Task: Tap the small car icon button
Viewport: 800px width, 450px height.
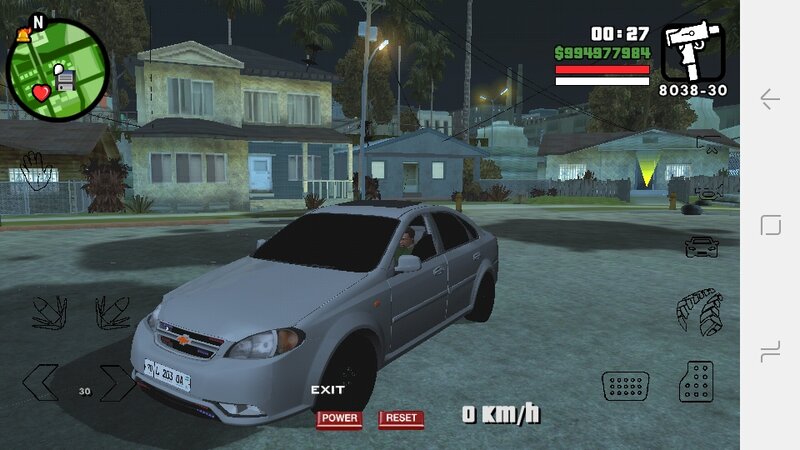Action: 700,246
